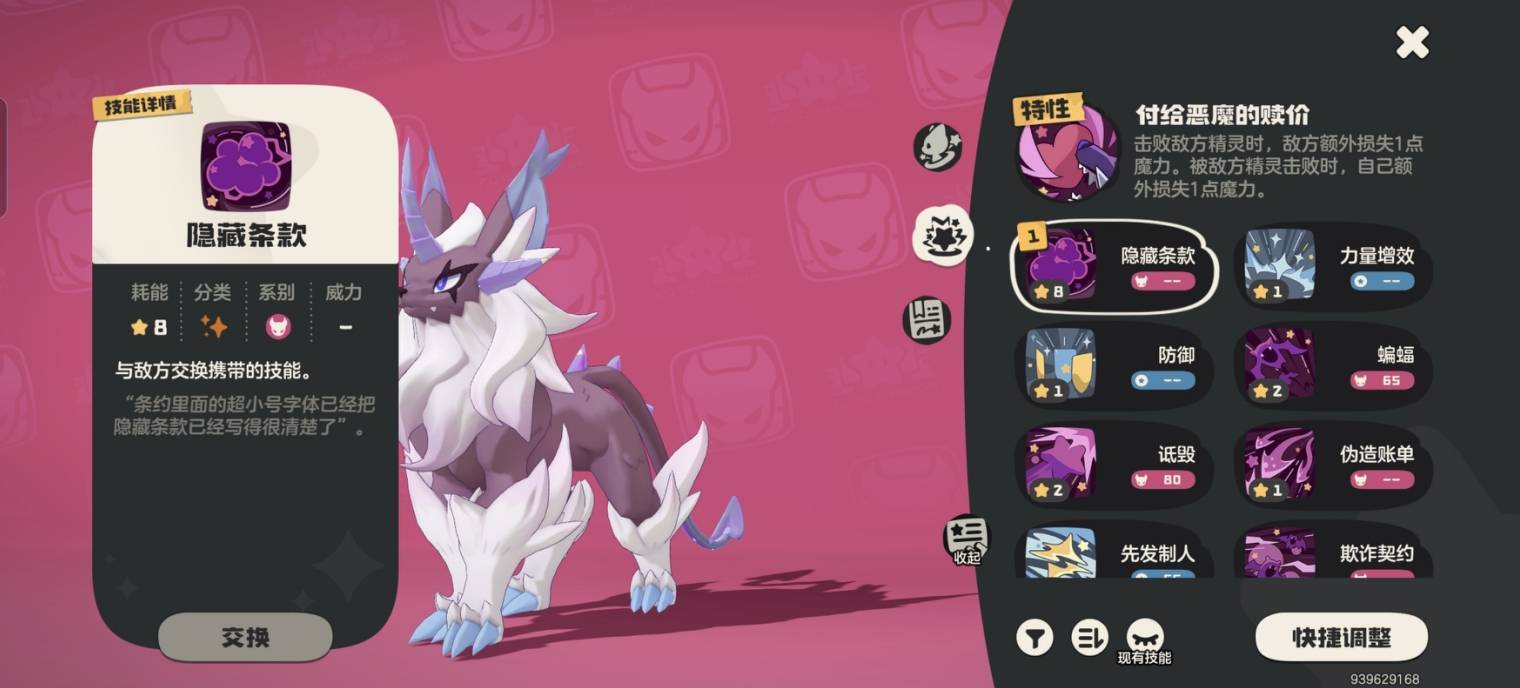Toggle 现有技能 current skills view

point(1144,640)
